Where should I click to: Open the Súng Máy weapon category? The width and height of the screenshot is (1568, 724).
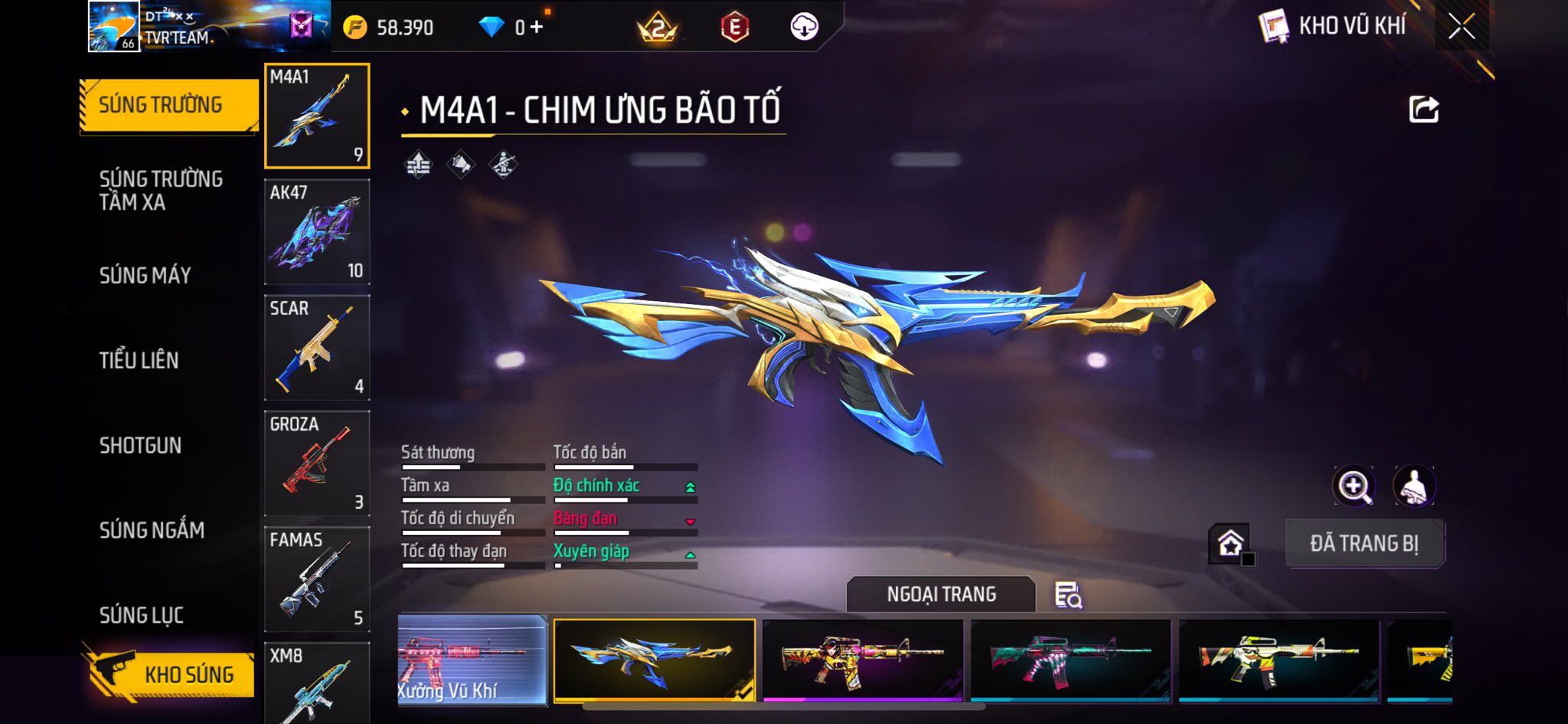(x=145, y=275)
